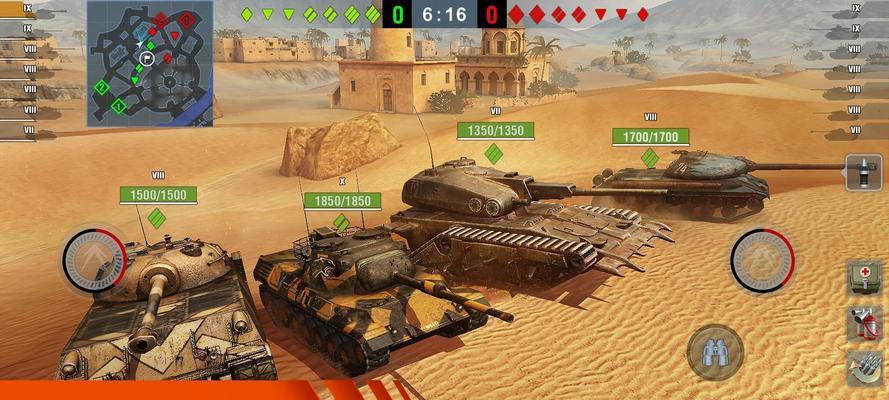Open the shell type selector

[864, 173]
